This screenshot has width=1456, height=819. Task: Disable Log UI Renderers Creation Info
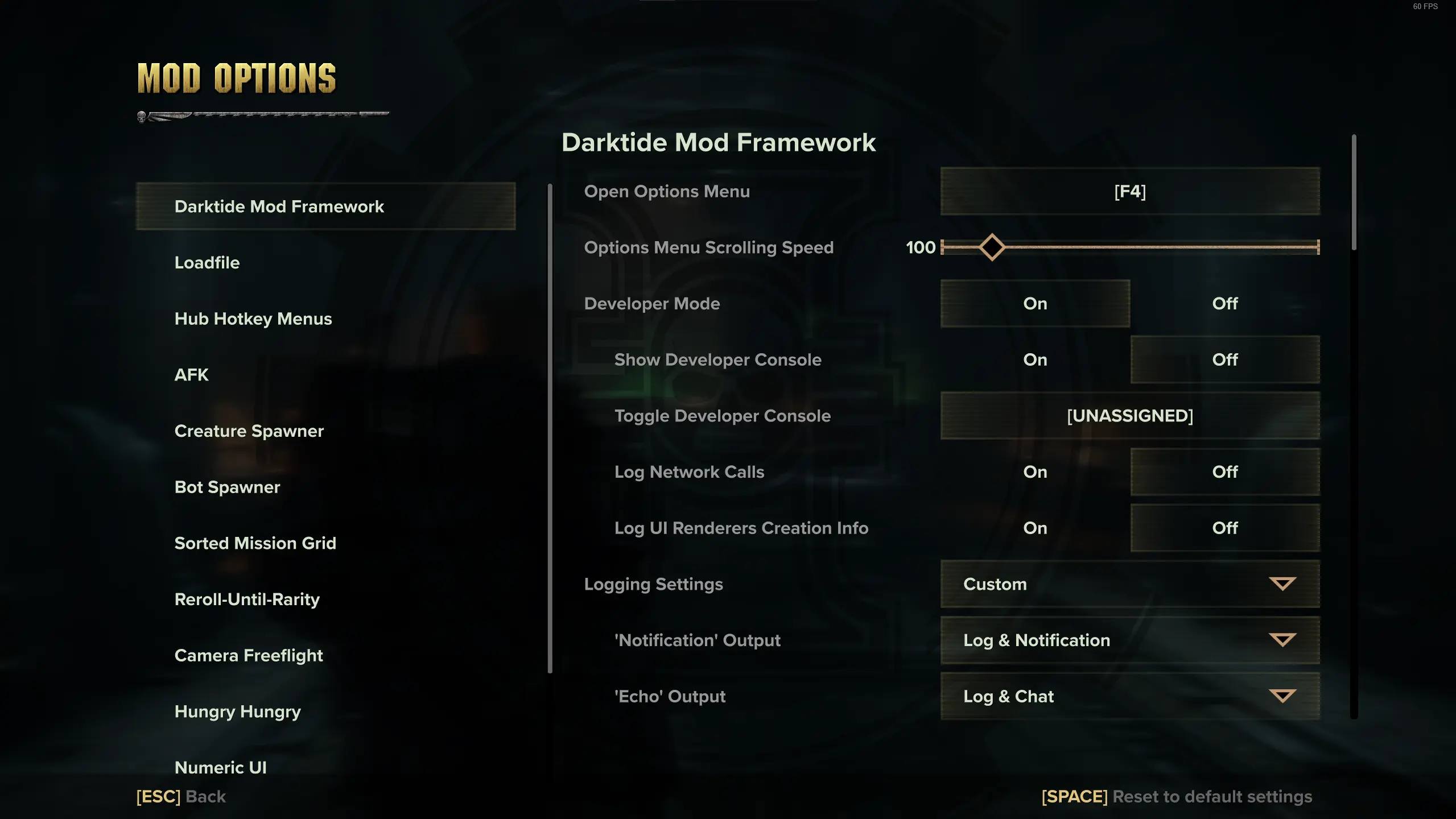click(x=1224, y=528)
